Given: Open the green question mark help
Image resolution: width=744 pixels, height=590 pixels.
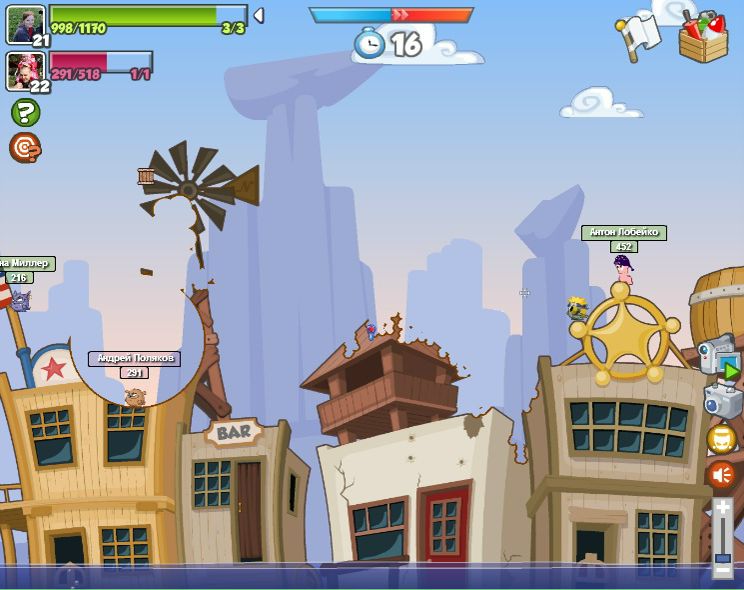Looking at the screenshot, I should tap(25, 112).
